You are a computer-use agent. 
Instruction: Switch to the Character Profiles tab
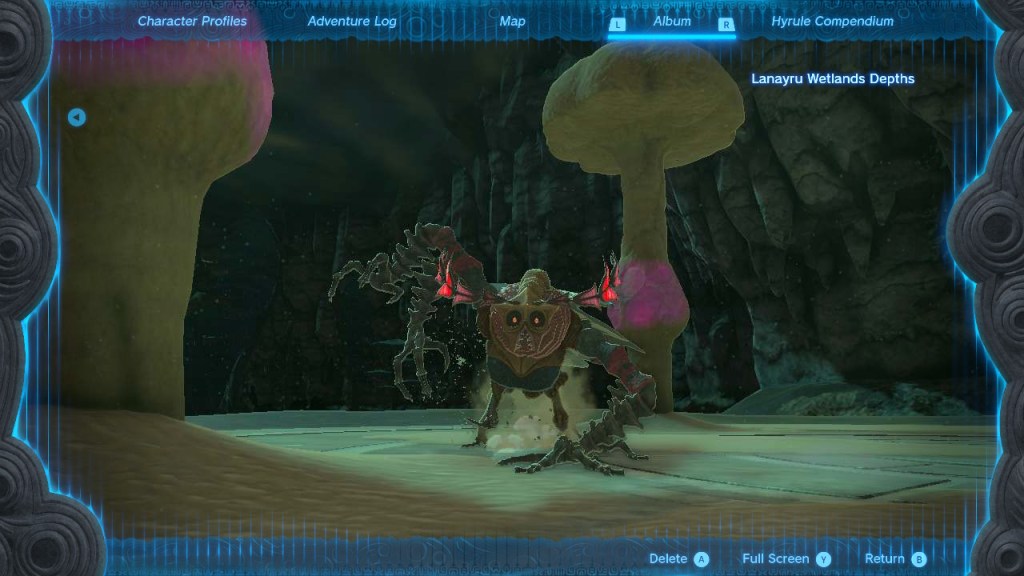click(192, 21)
